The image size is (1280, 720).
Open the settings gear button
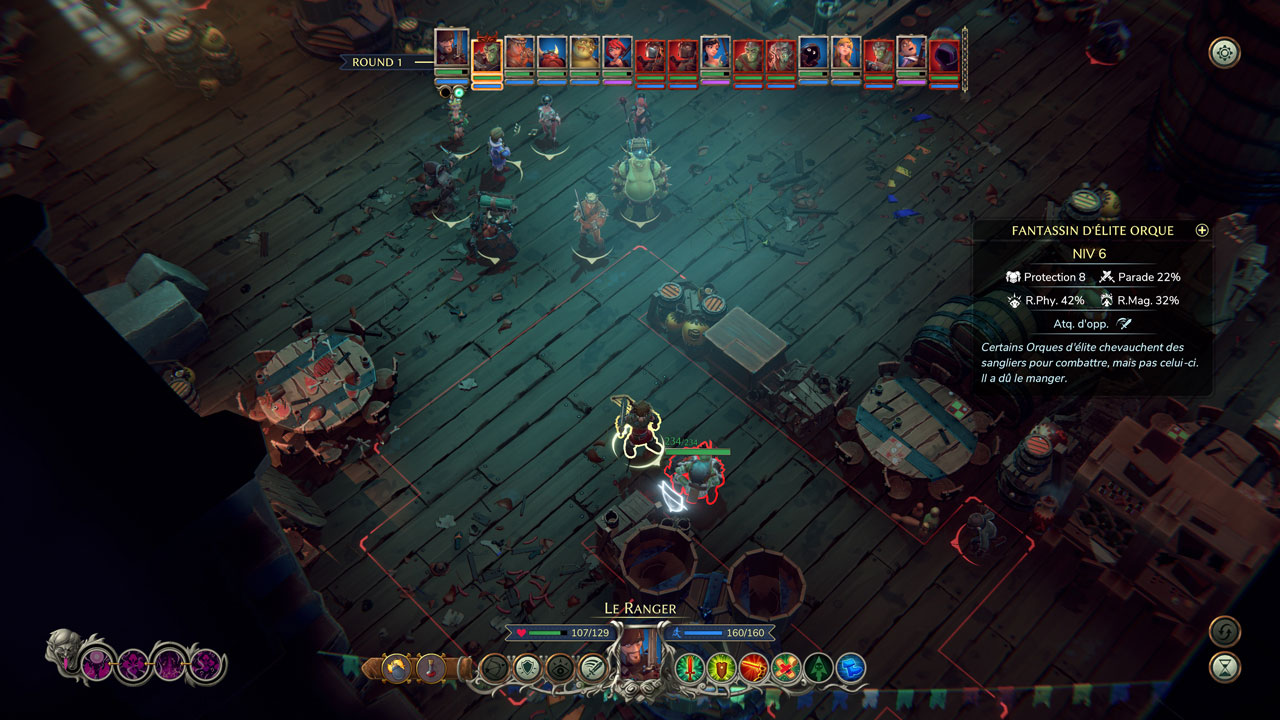1224,52
